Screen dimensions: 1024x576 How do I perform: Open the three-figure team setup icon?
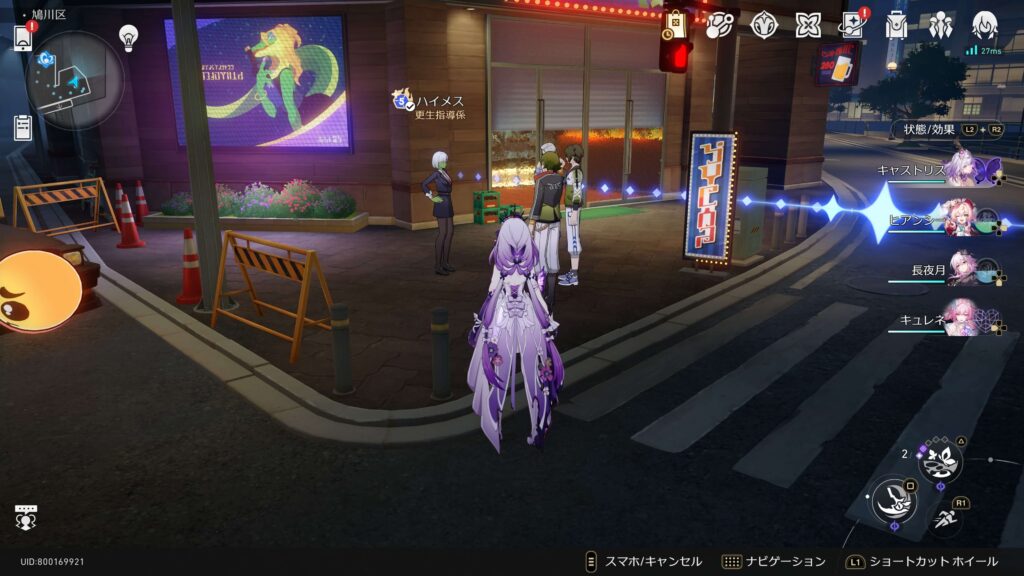pyautogui.click(x=940, y=25)
